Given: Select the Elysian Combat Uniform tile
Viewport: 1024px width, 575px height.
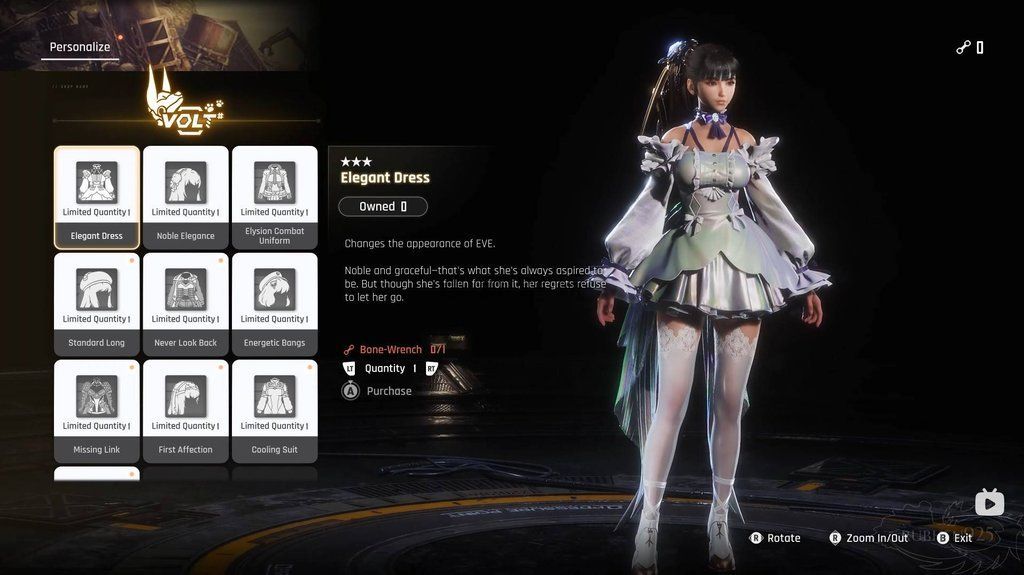Looking at the screenshot, I should coord(274,197).
